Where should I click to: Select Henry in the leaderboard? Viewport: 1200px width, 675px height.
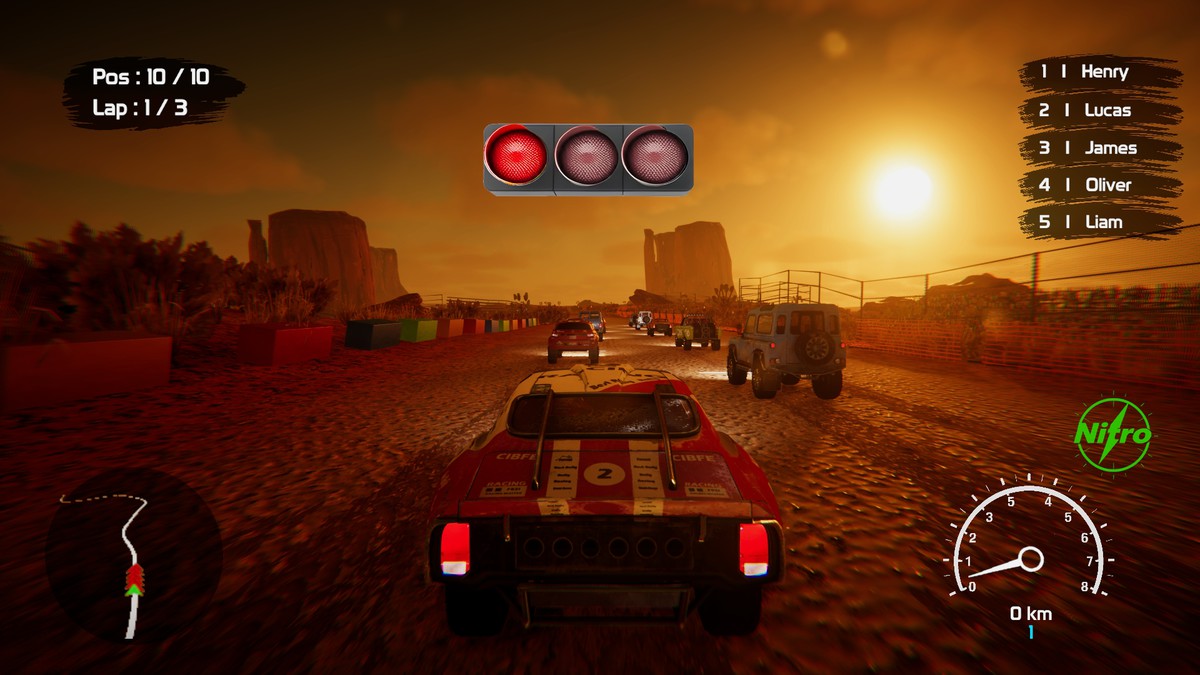(1099, 72)
